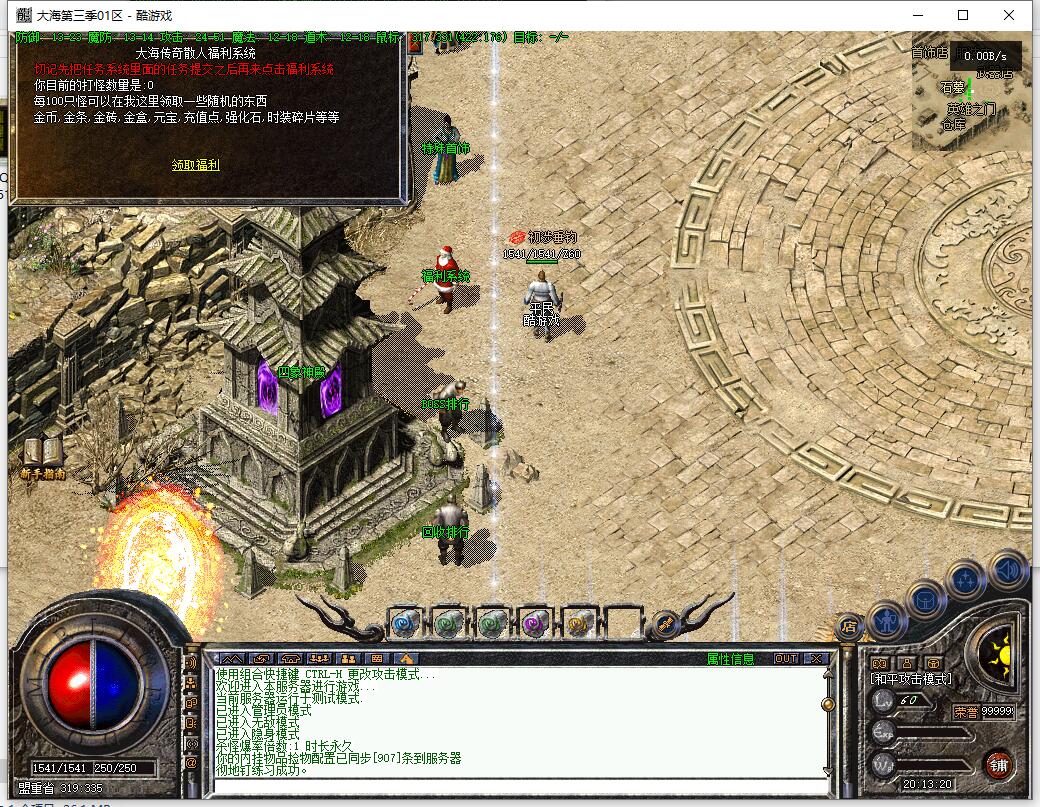Open the bag inventory icon
This screenshot has width=1040, height=807.
click(926, 599)
